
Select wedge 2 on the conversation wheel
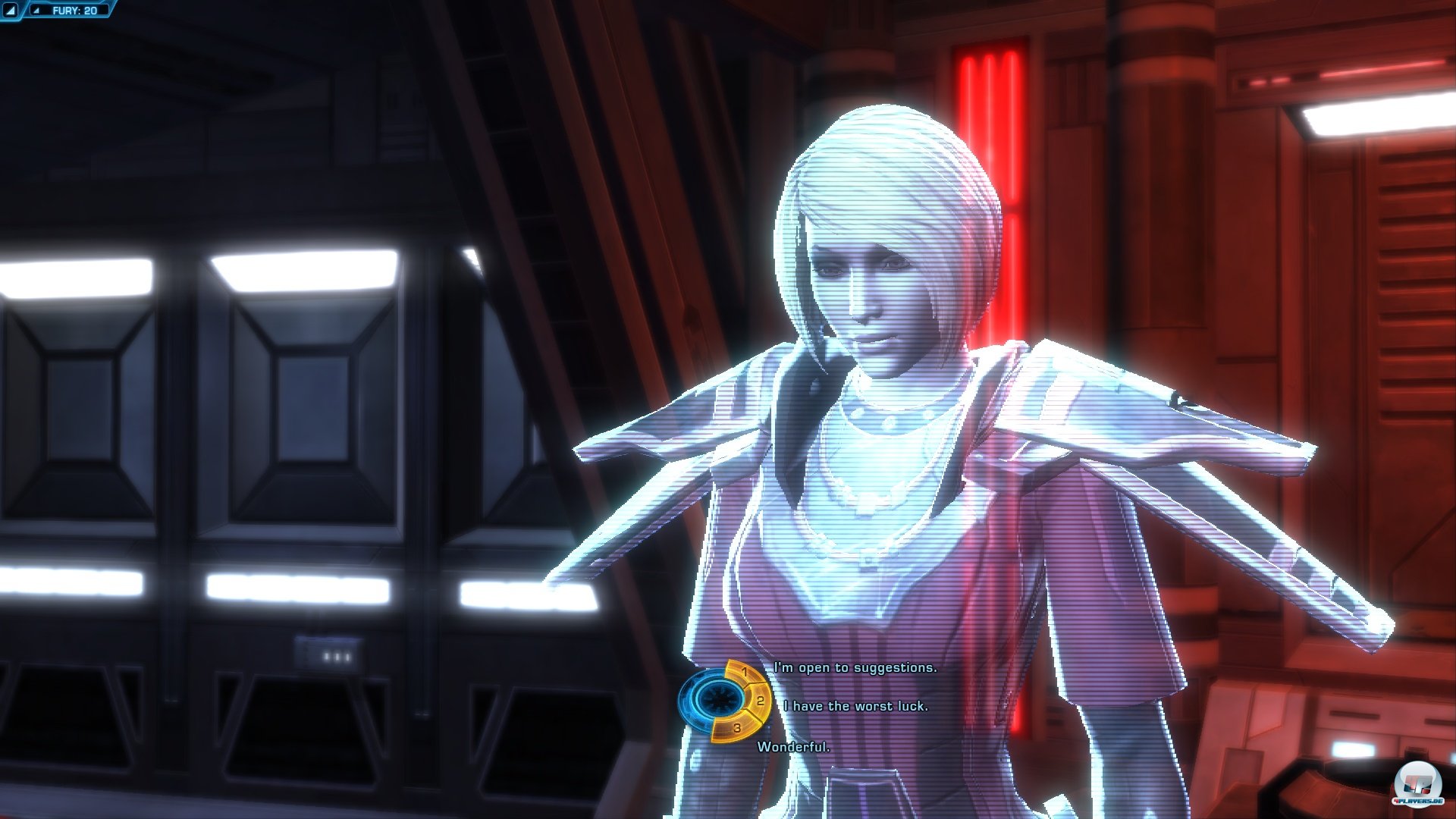coord(758,701)
